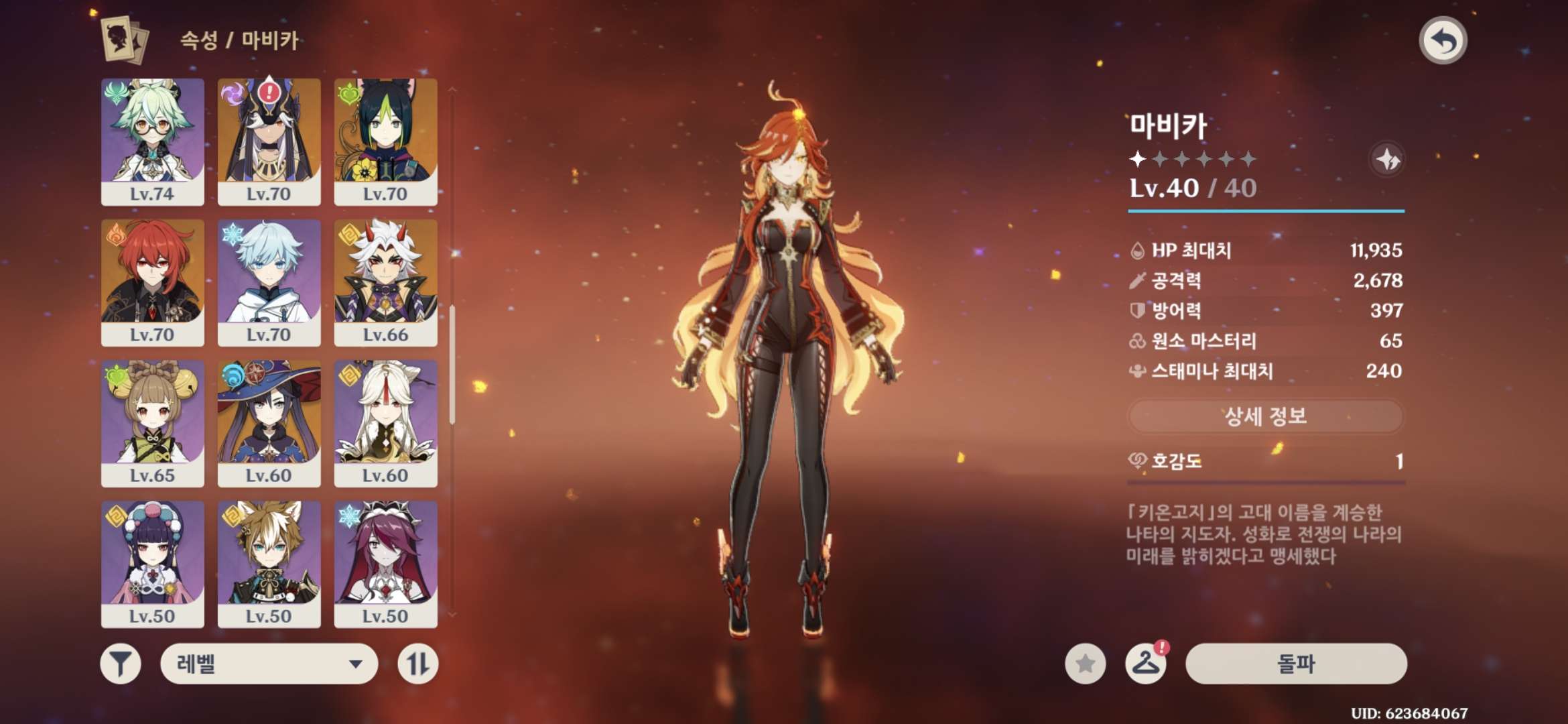Pick Mona's witch hat portrait
The height and width of the screenshot is (724, 1568).
click(x=269, y=423)
